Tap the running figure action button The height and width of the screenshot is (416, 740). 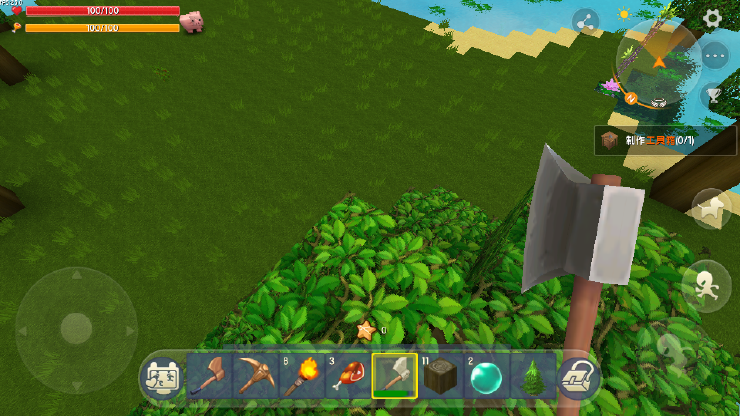tap(705, 283)
